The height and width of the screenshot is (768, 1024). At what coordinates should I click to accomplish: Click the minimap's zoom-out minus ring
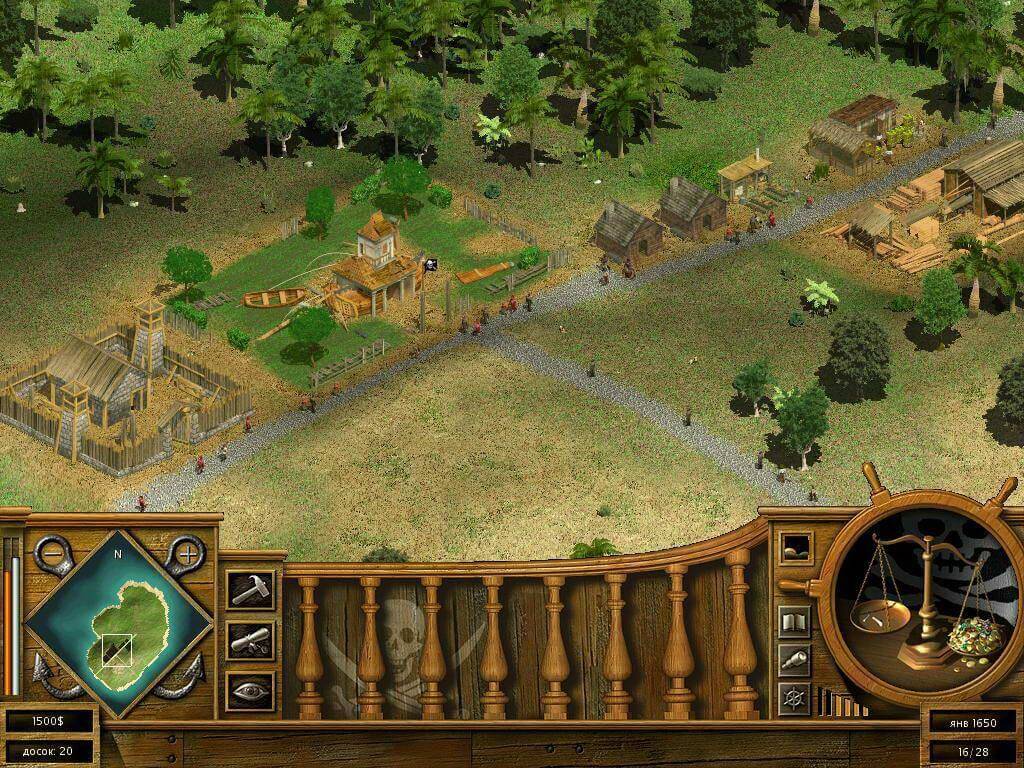51,553
